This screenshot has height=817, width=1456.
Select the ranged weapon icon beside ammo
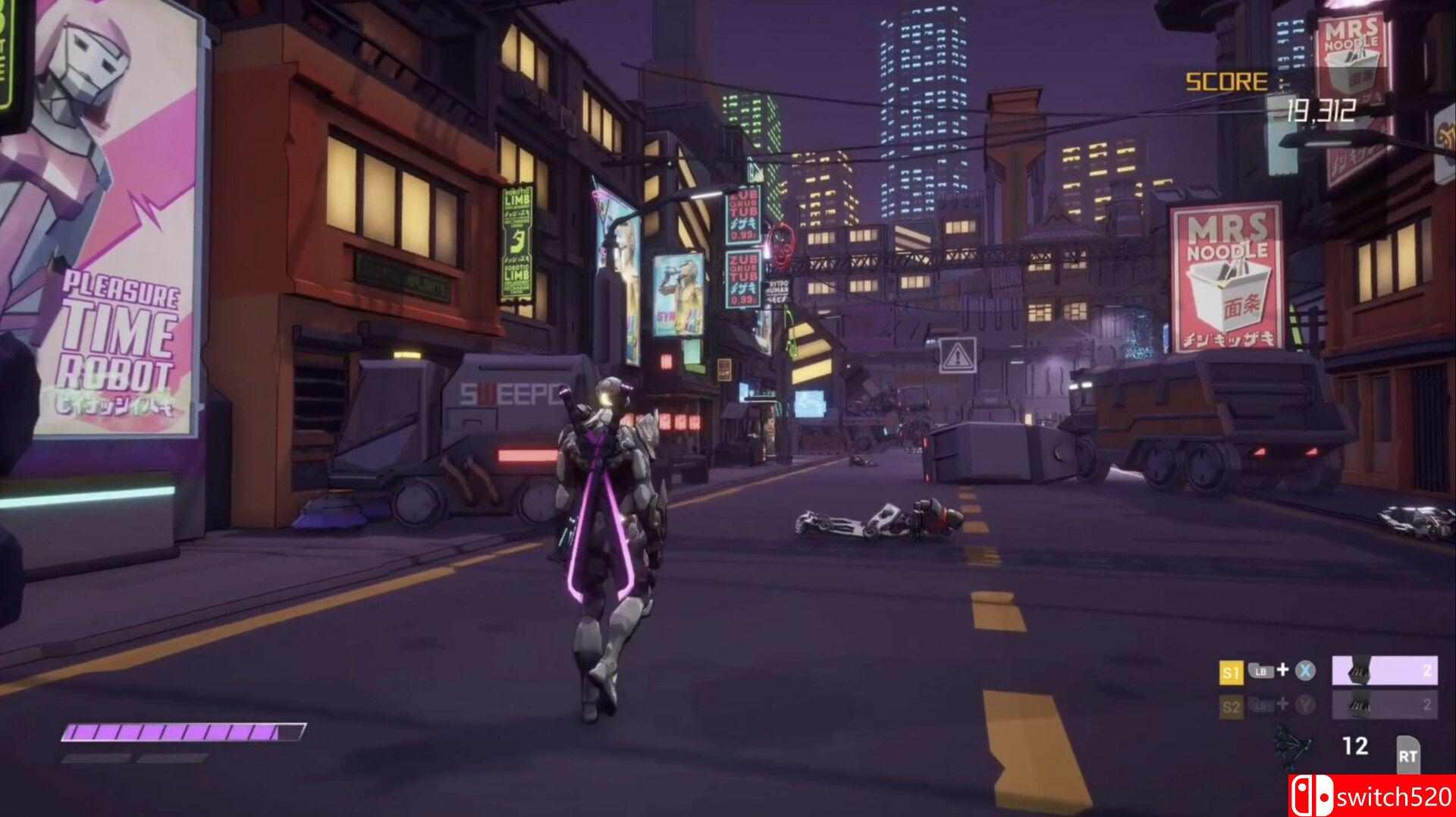pyautogui.click(x=1290, y=748)
